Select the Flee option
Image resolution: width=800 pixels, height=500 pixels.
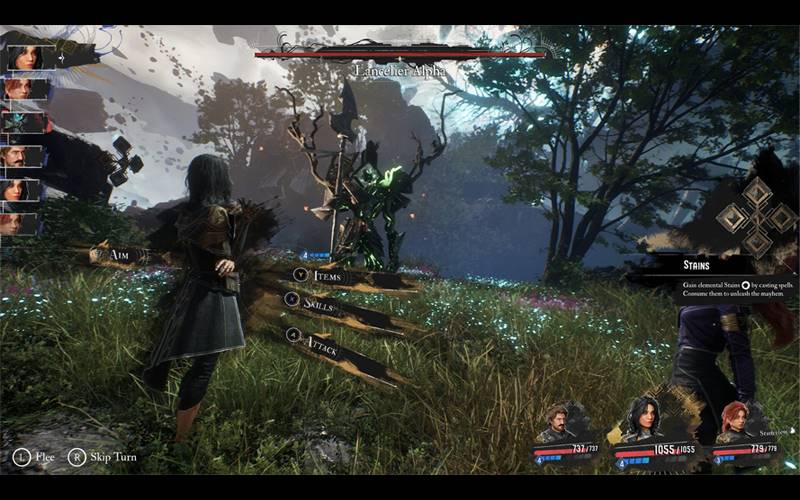pyautogui.click(x=33, y=457)
